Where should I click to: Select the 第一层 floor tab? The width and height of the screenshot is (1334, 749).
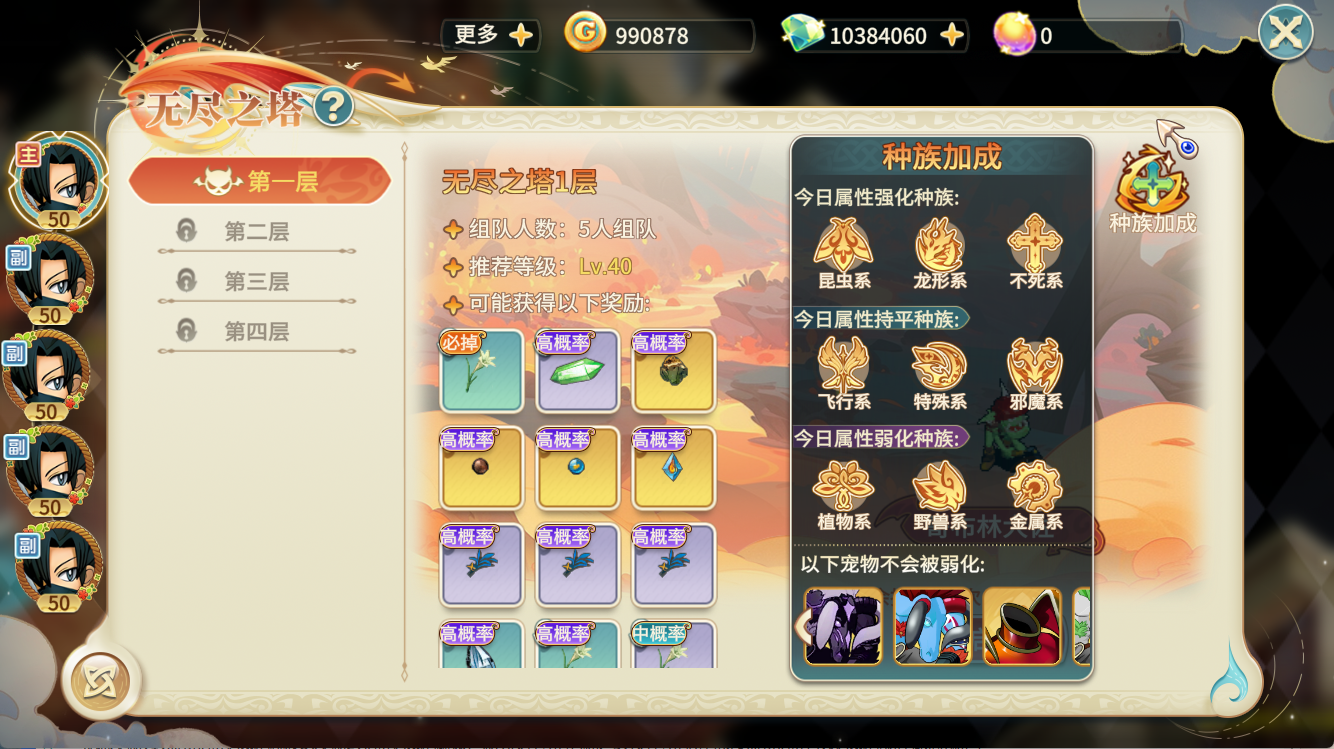pos(259,181)
